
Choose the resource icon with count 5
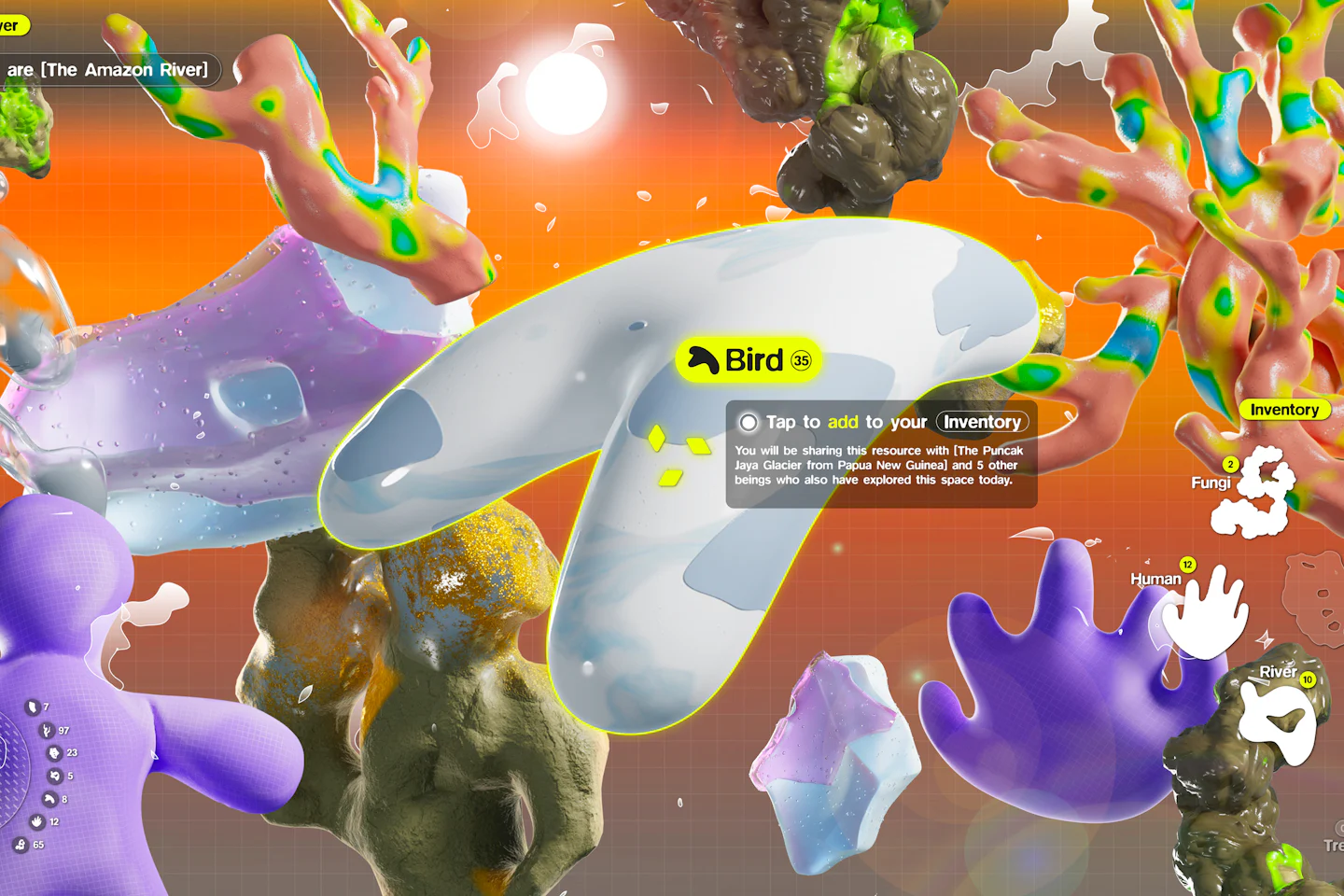click(54, 776)
